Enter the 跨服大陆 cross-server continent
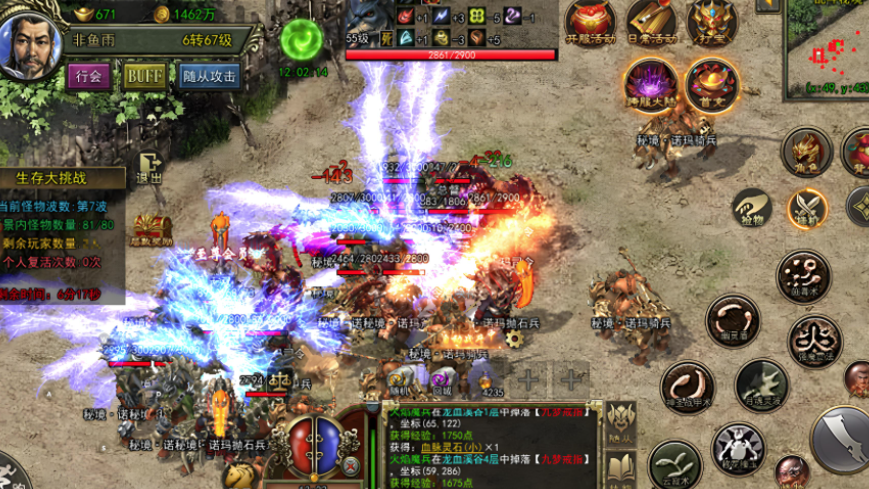Screen dimensions: 869x489 pos(651,84)
